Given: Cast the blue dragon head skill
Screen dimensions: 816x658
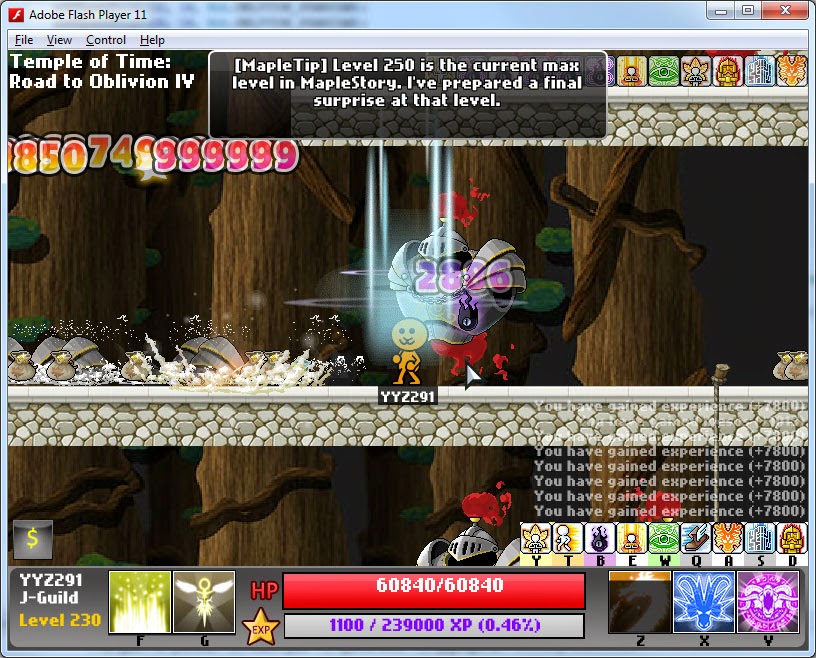Looking at the screenshot, I should tap(704, 602).
